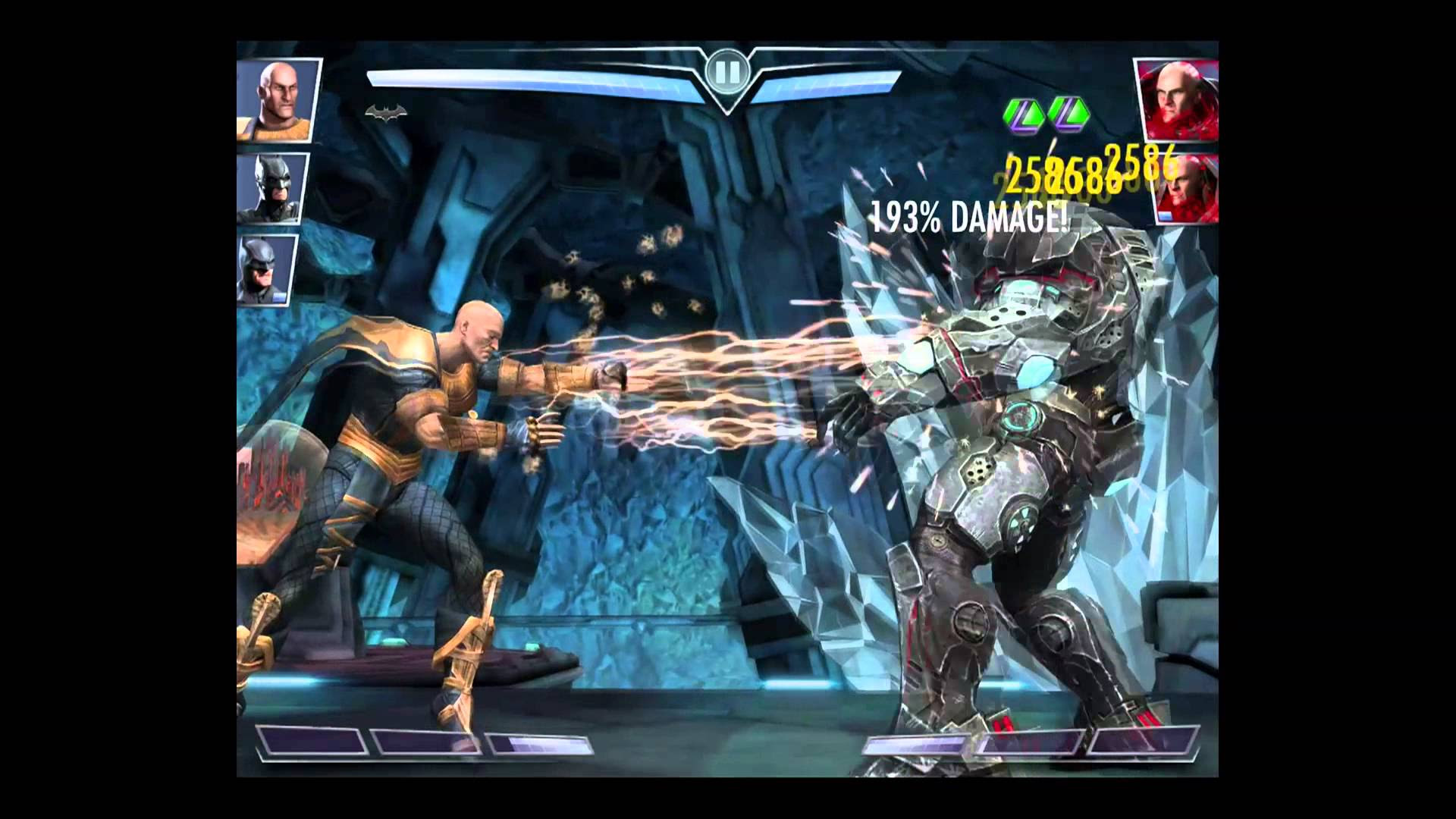1456x819 pixels.
Task: Pause the fight with the pause button
Action: [x=726, y=73]
